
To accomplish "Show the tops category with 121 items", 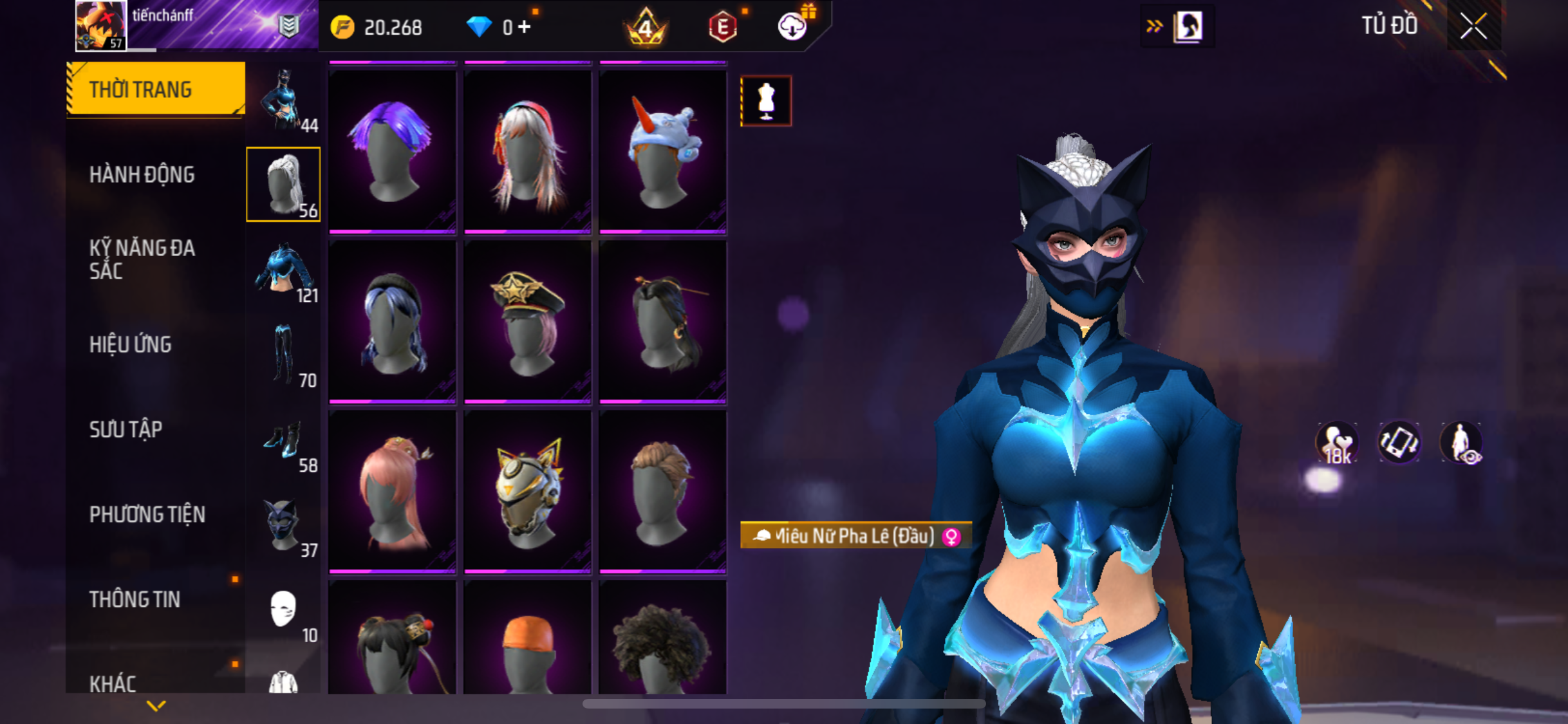I will click(284, 271).
